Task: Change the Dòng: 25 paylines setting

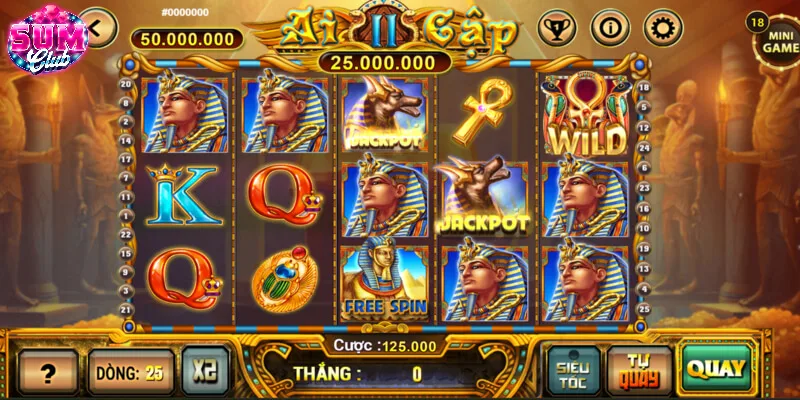Action: point(129,372)
